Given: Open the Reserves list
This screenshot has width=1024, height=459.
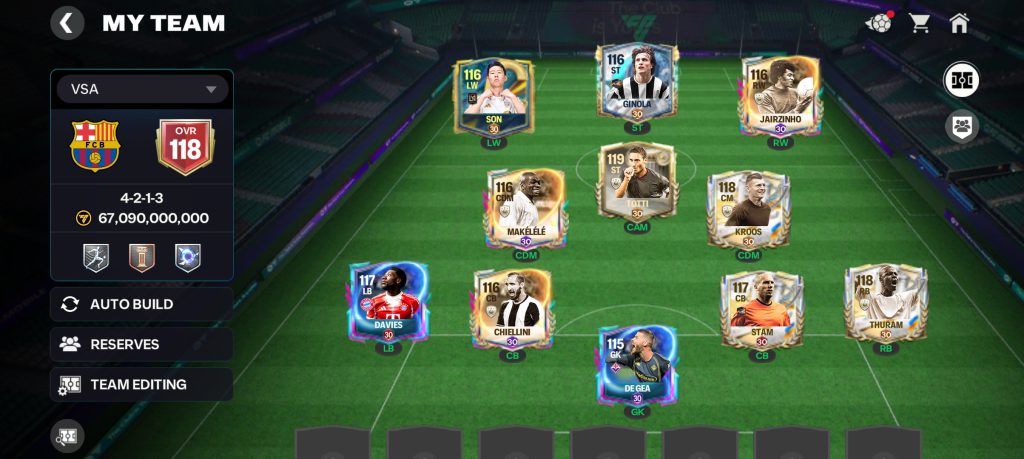Looking at the screenshot, I should pos(142,344).
